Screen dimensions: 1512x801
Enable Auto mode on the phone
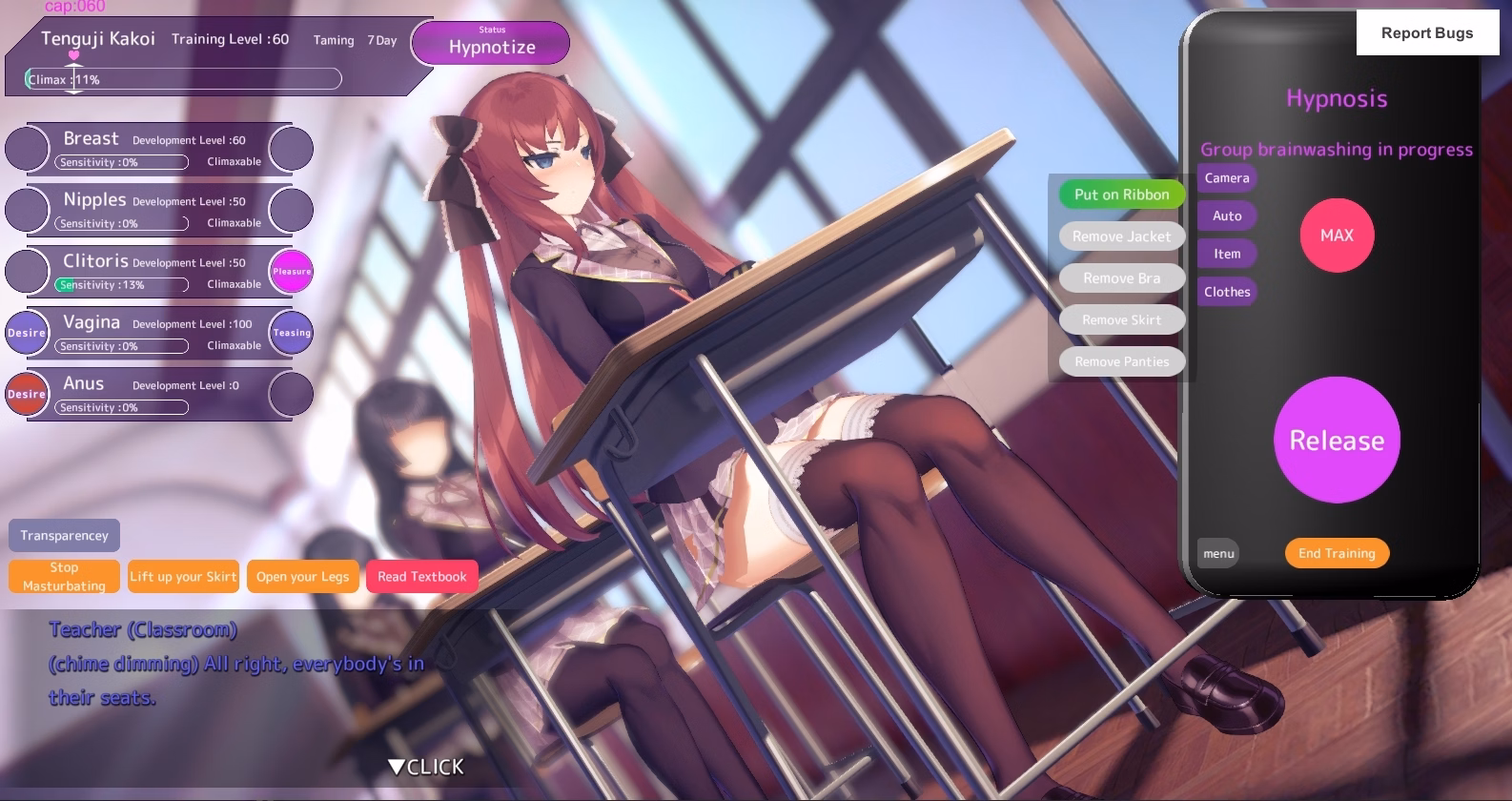point(1226,216)
